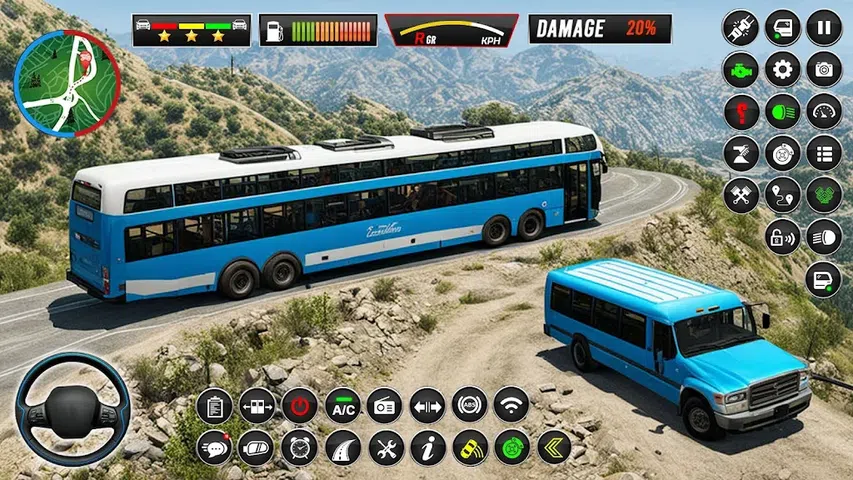Fasten the seatbelt icon
Viewport: 853px width, 480px height.
(740, 27)
